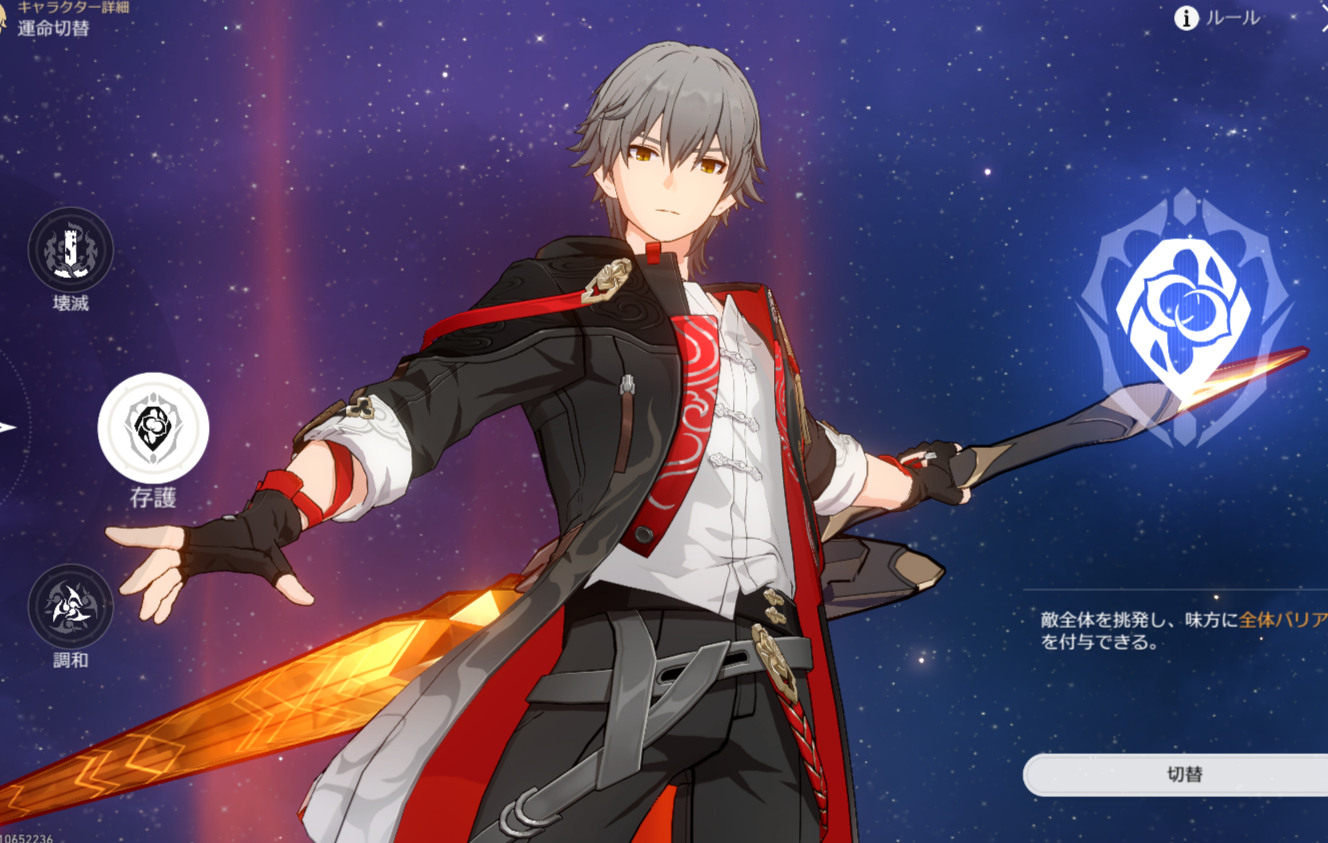Select the 壊滅 (Destruction) path icon
This screenshot has width=1328, height=843.
click(x=70, y=250)
